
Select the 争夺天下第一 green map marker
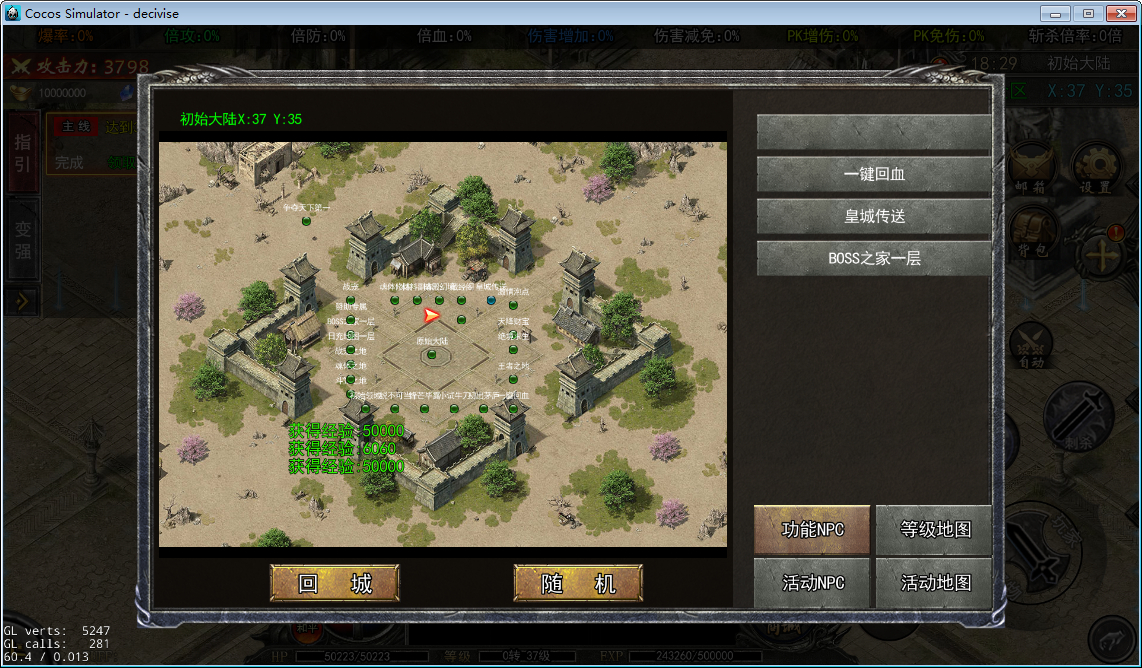pyautogui.click(x=307, y=220)
